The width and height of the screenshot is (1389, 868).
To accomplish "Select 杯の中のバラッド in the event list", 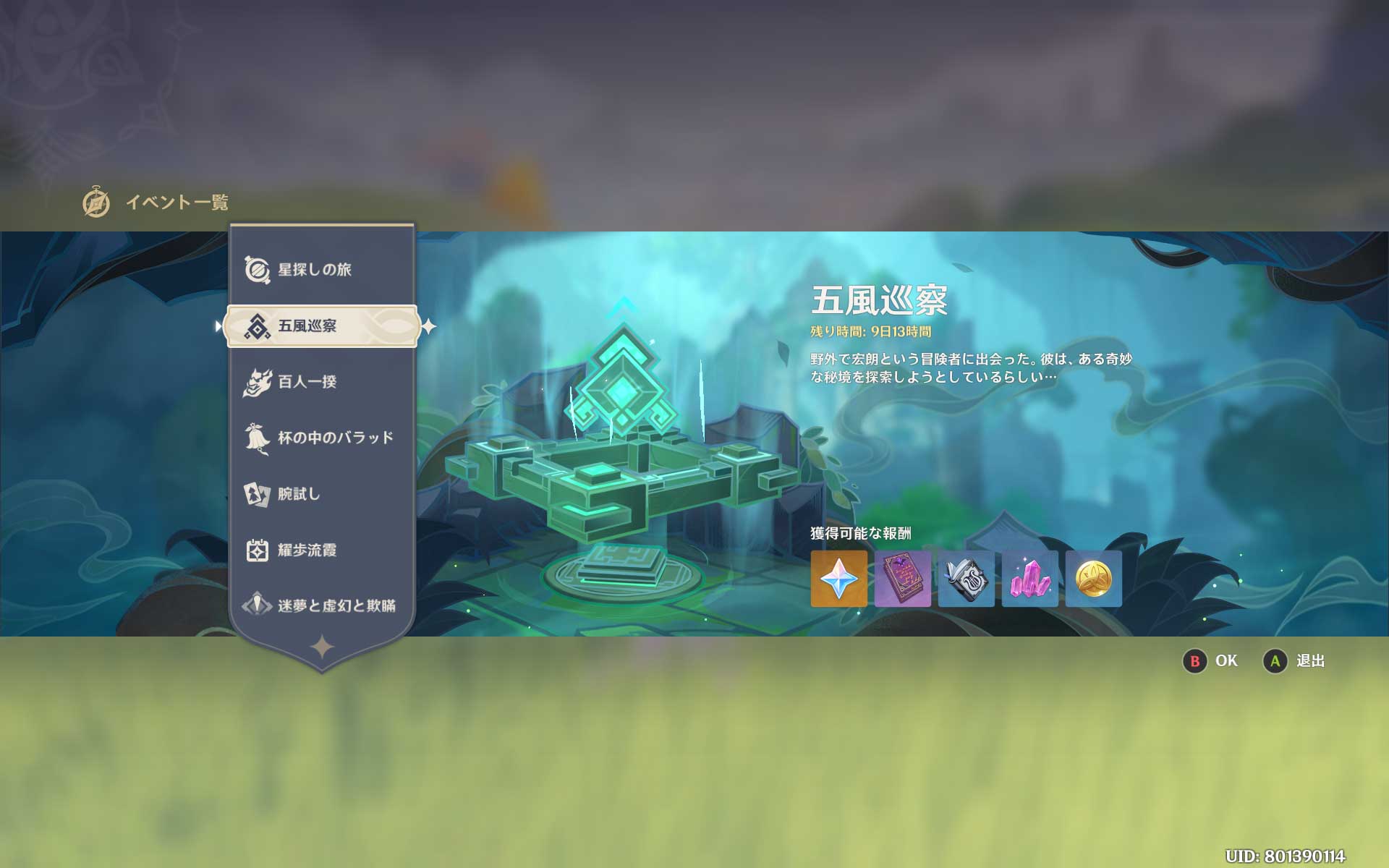I will tap(336, 438).
